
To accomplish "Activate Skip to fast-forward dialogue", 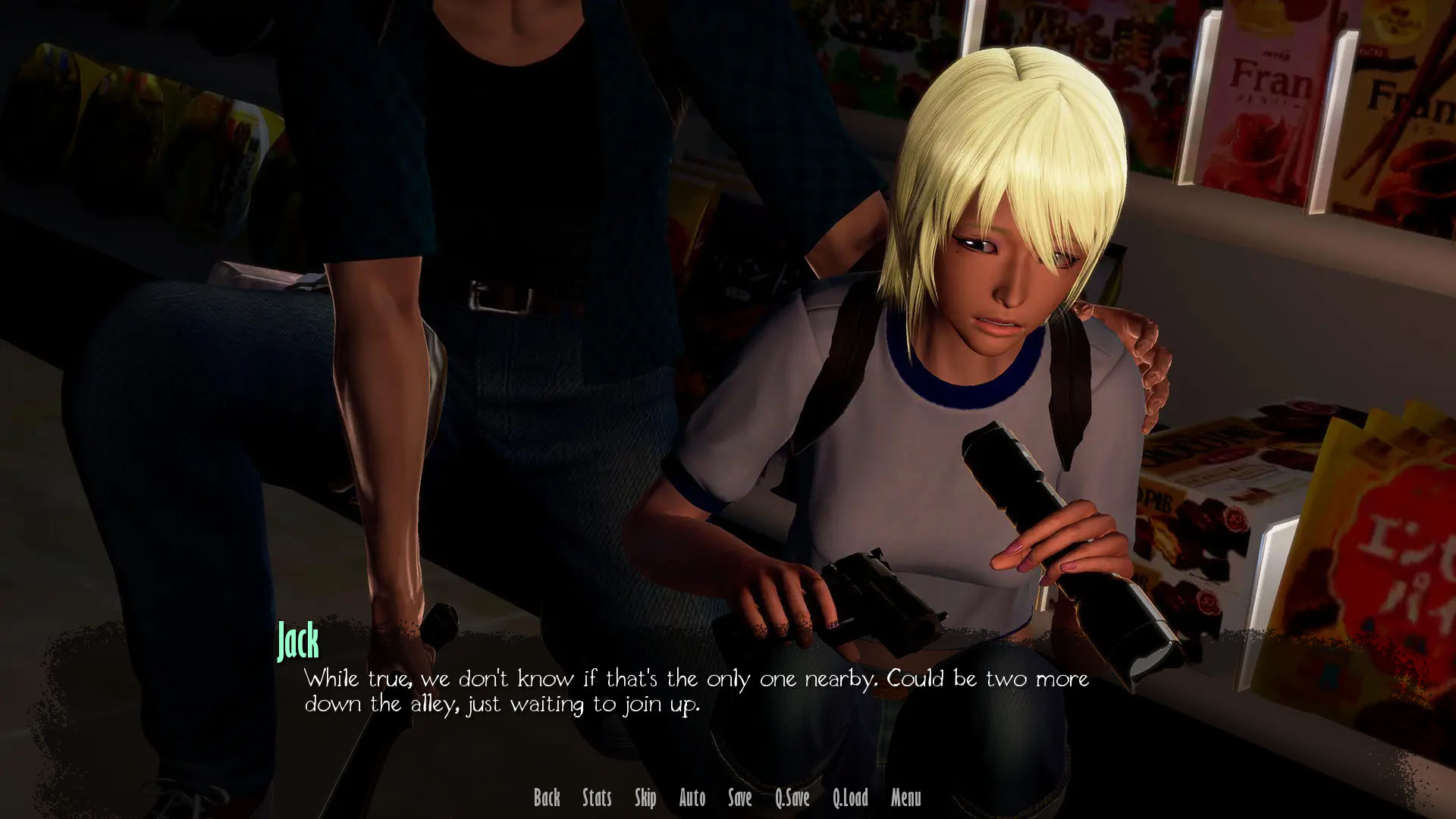I will (x=645, y=798).
